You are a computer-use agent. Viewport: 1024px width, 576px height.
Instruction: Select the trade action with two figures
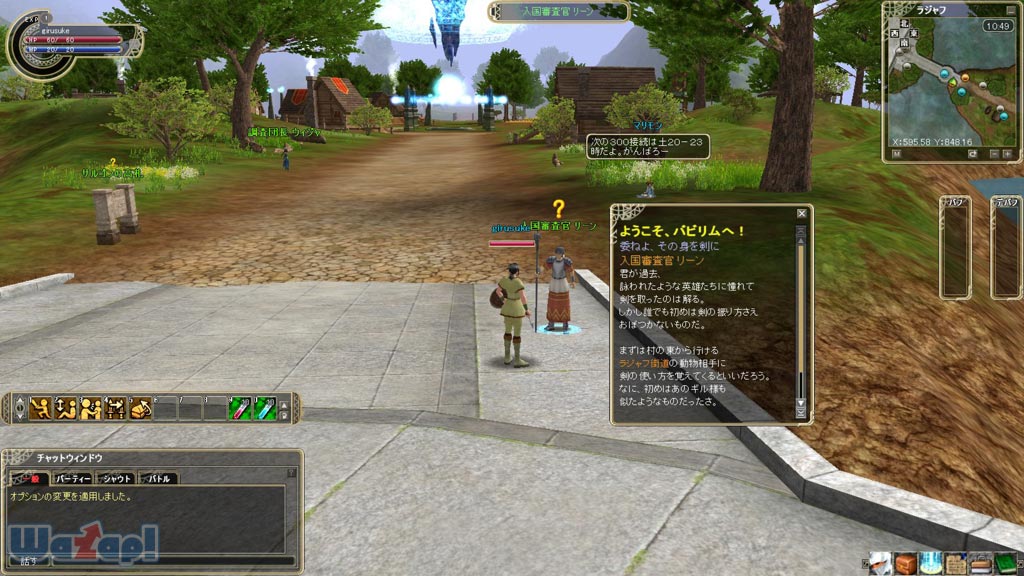90,408
